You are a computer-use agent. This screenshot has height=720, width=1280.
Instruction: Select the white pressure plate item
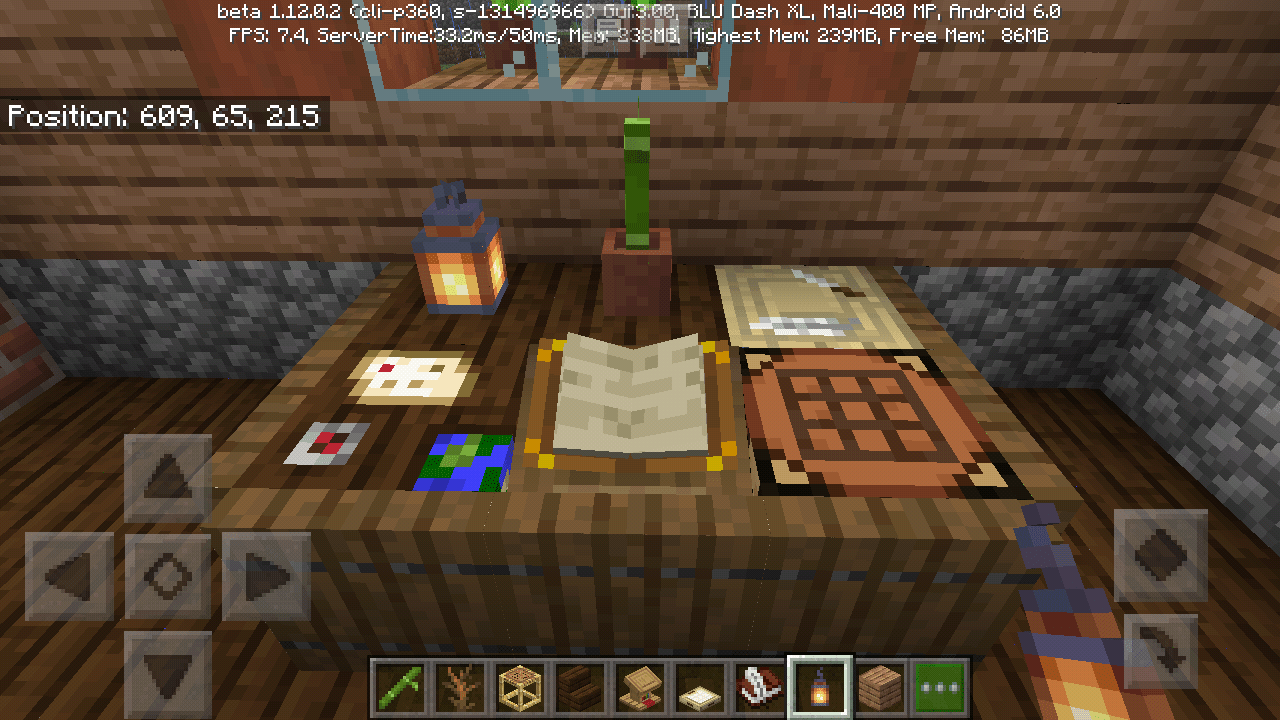click(x=700, y=686)
